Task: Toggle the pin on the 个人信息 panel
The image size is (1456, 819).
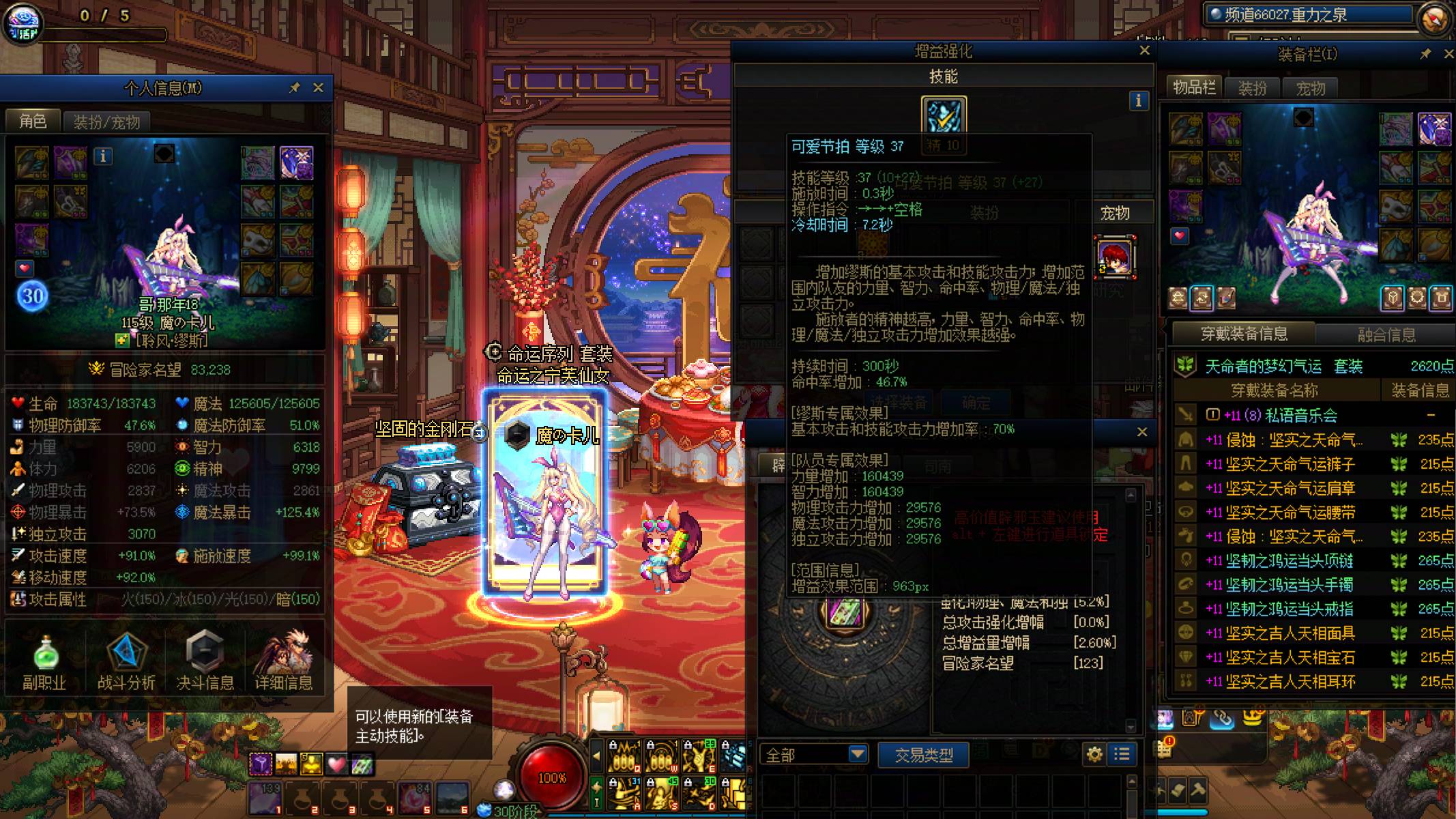Action: point(293,88)
